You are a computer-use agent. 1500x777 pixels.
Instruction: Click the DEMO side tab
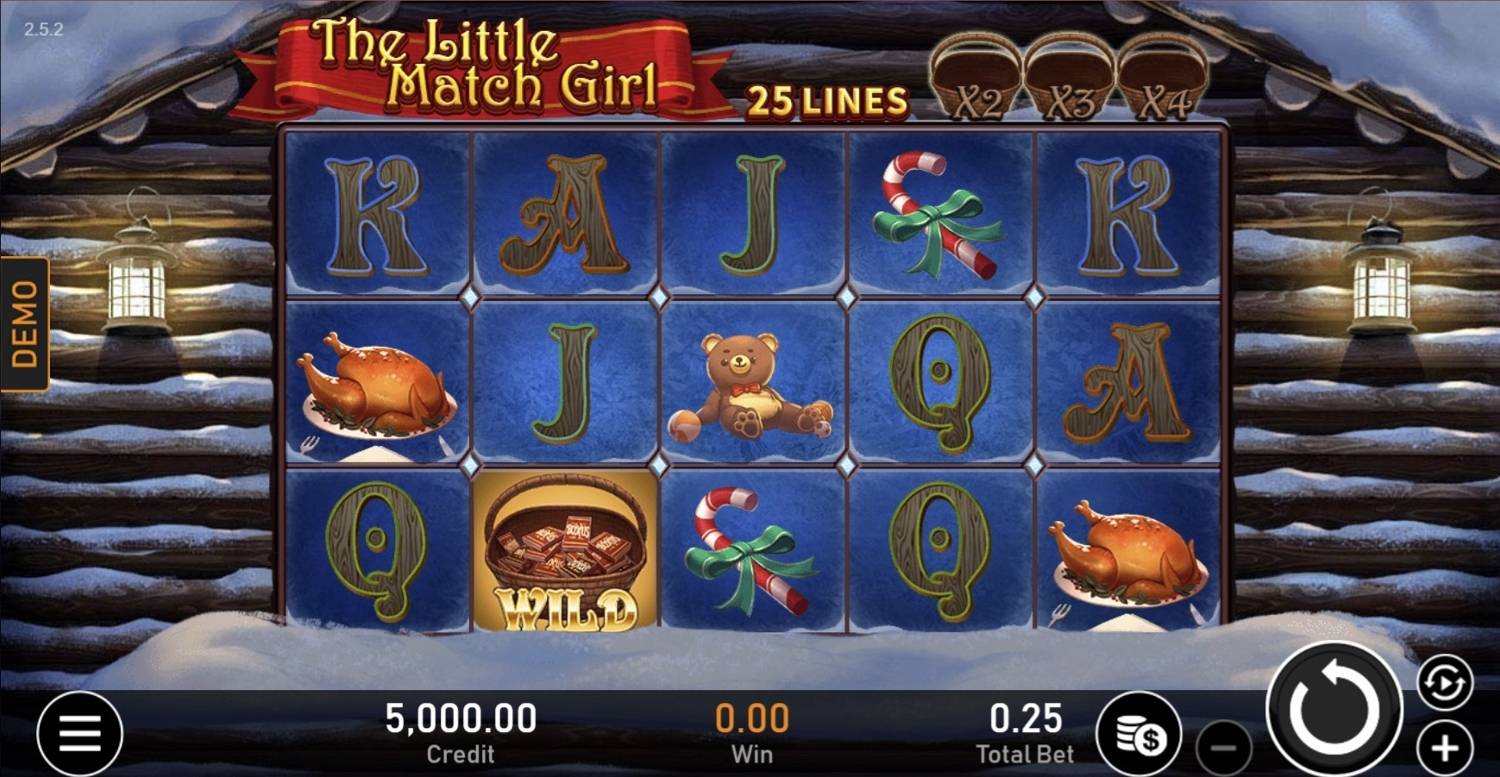25,324
